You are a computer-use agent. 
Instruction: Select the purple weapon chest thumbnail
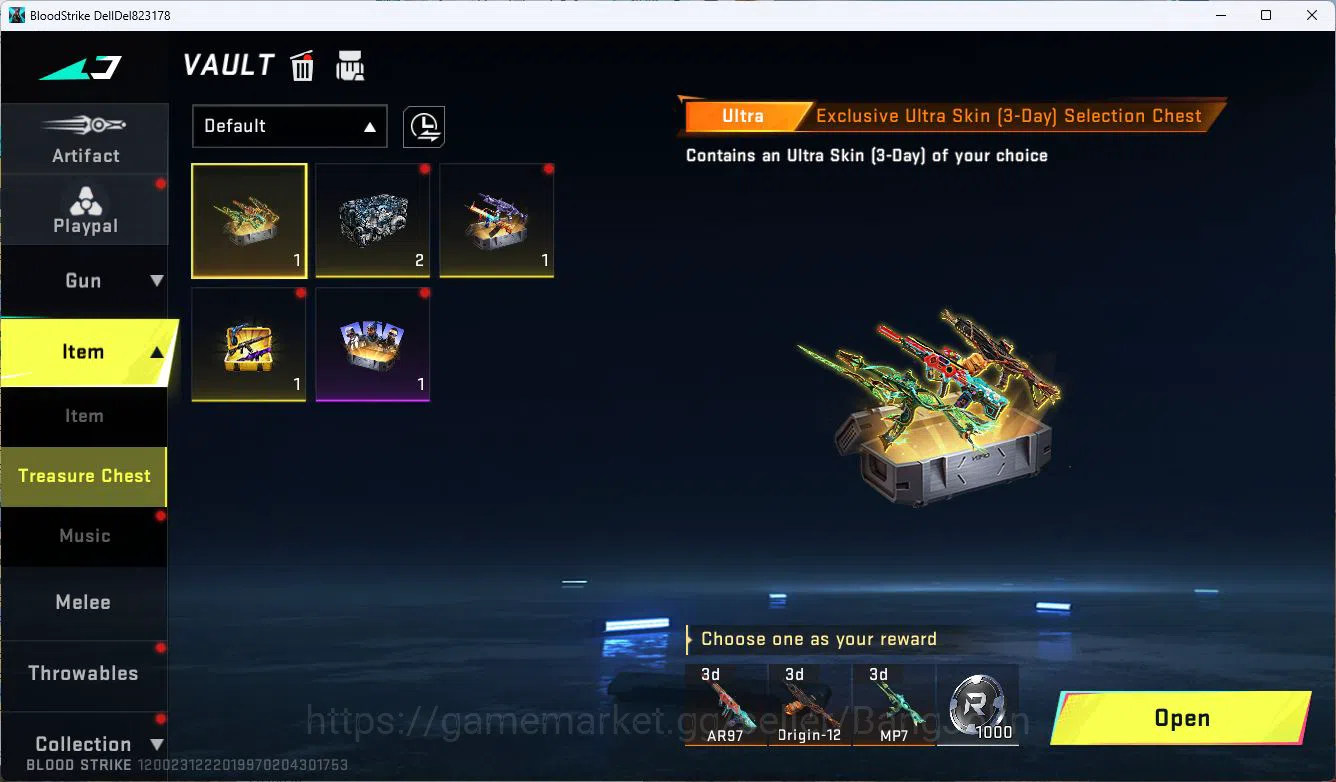click(x=496, y=220)
